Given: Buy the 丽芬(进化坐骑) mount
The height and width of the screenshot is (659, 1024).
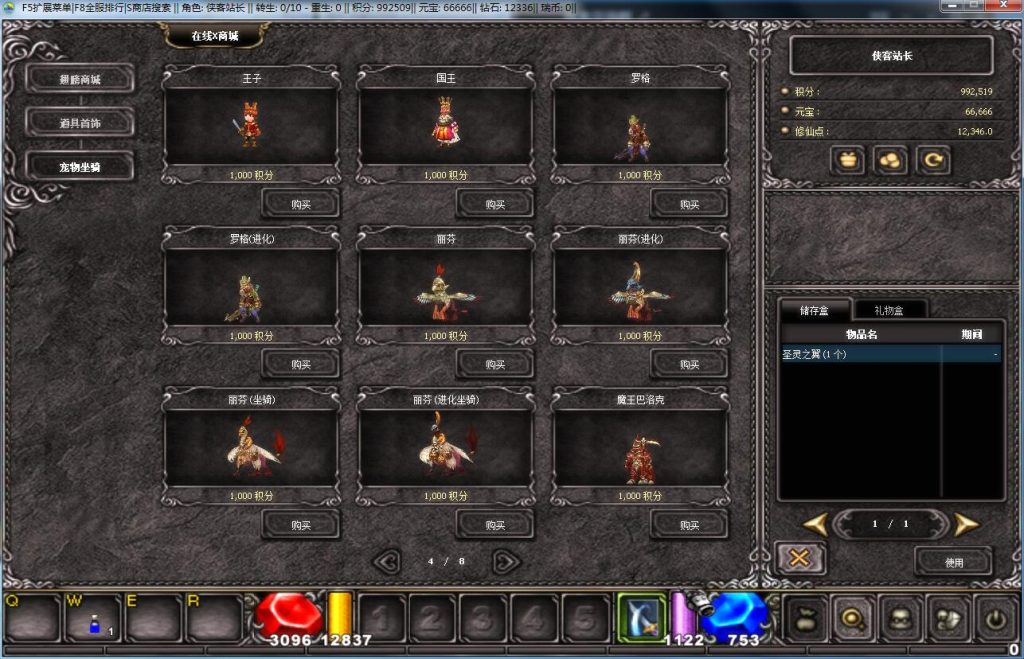Looking at the screenshot, I should 495,524.
